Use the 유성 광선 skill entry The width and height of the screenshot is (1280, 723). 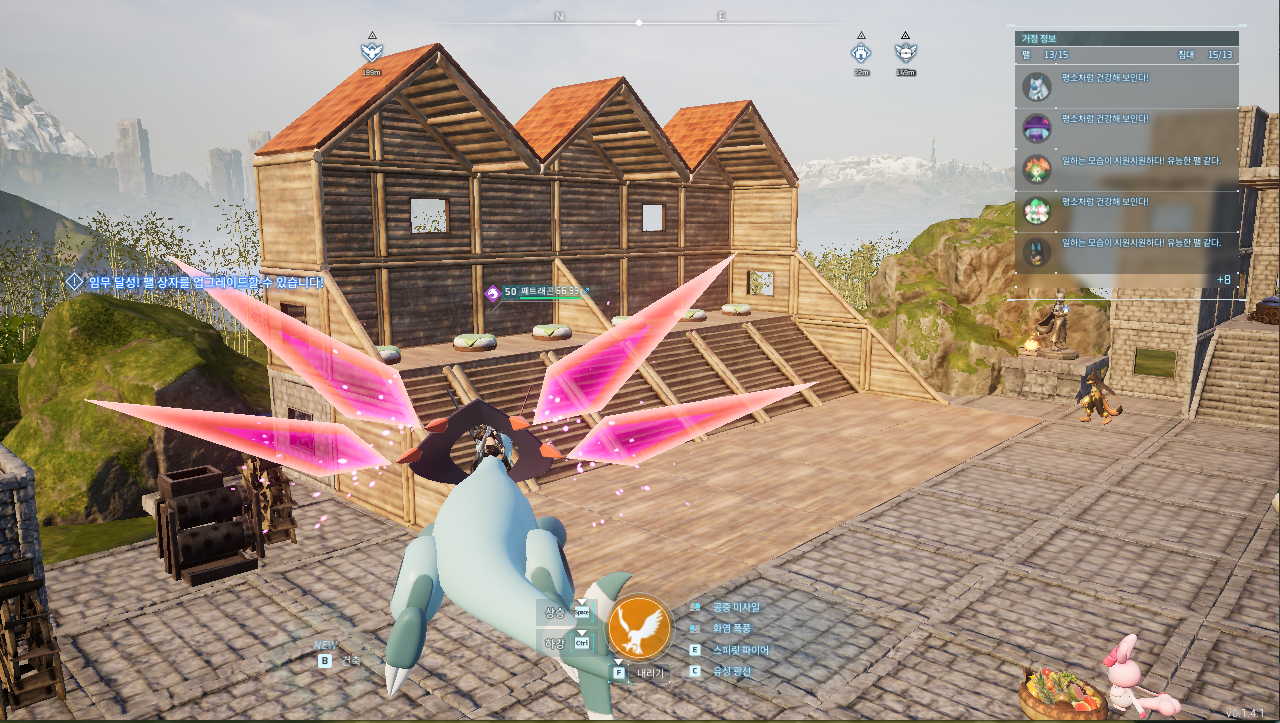pos(731,671)
